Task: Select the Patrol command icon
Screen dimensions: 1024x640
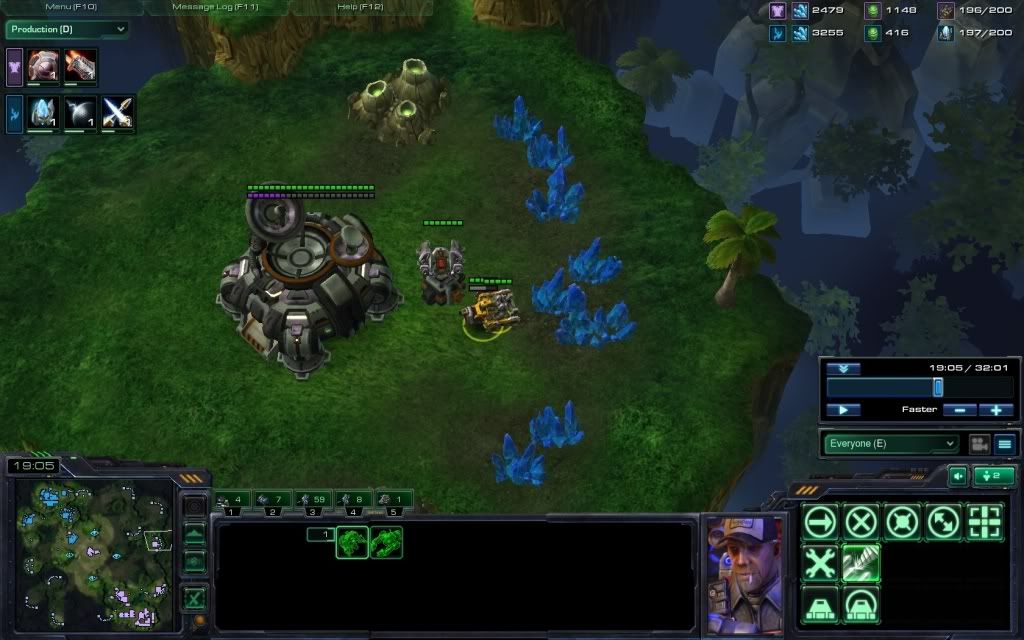Action: tap(943, 522)
